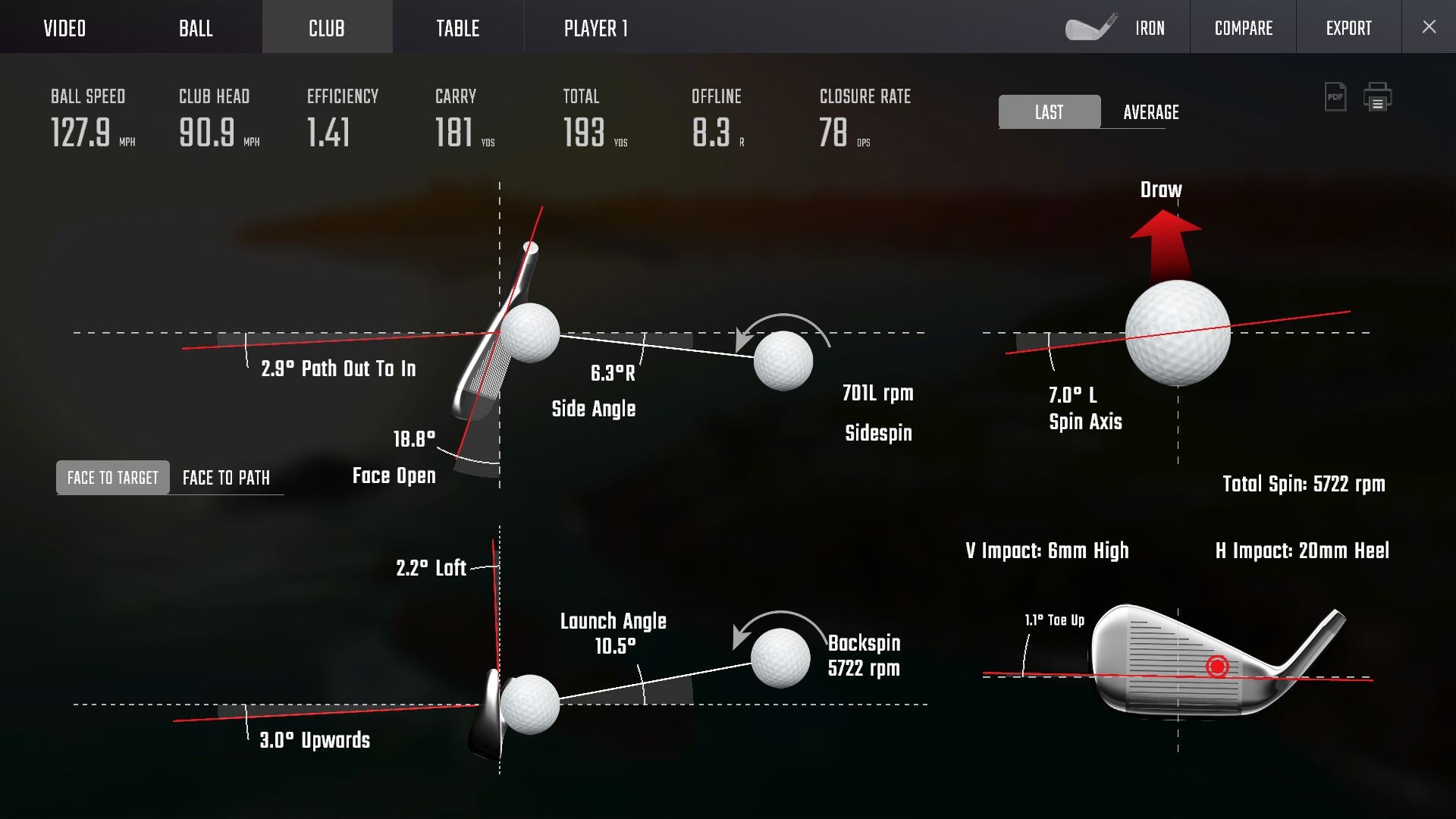This screenshot has width=1456, height=819.
Task: Choose the Player 1 selector
Action: click(595, 28)
